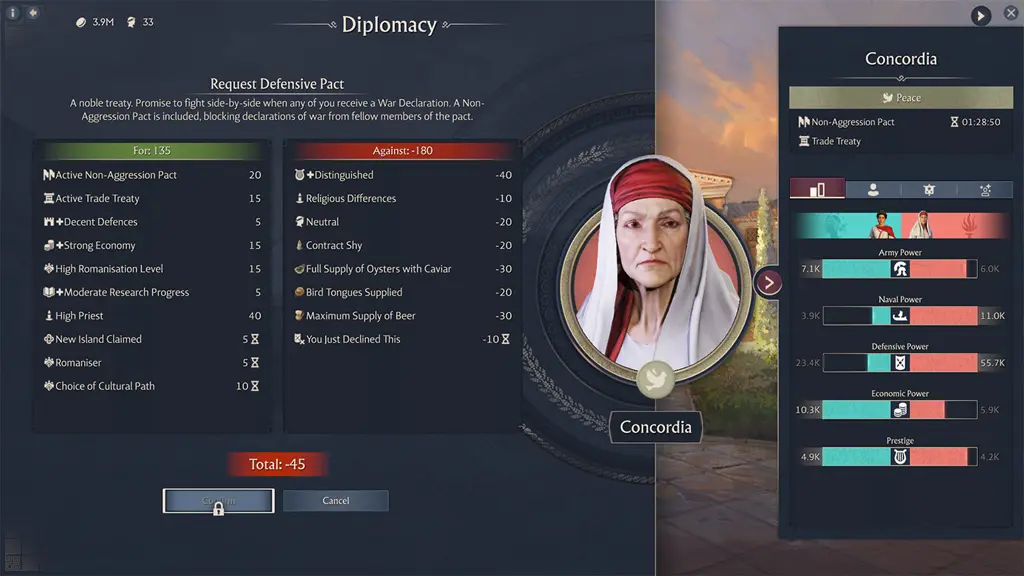Click the round play arrow button
This screenshot has height=576, width=1024.
981,16
